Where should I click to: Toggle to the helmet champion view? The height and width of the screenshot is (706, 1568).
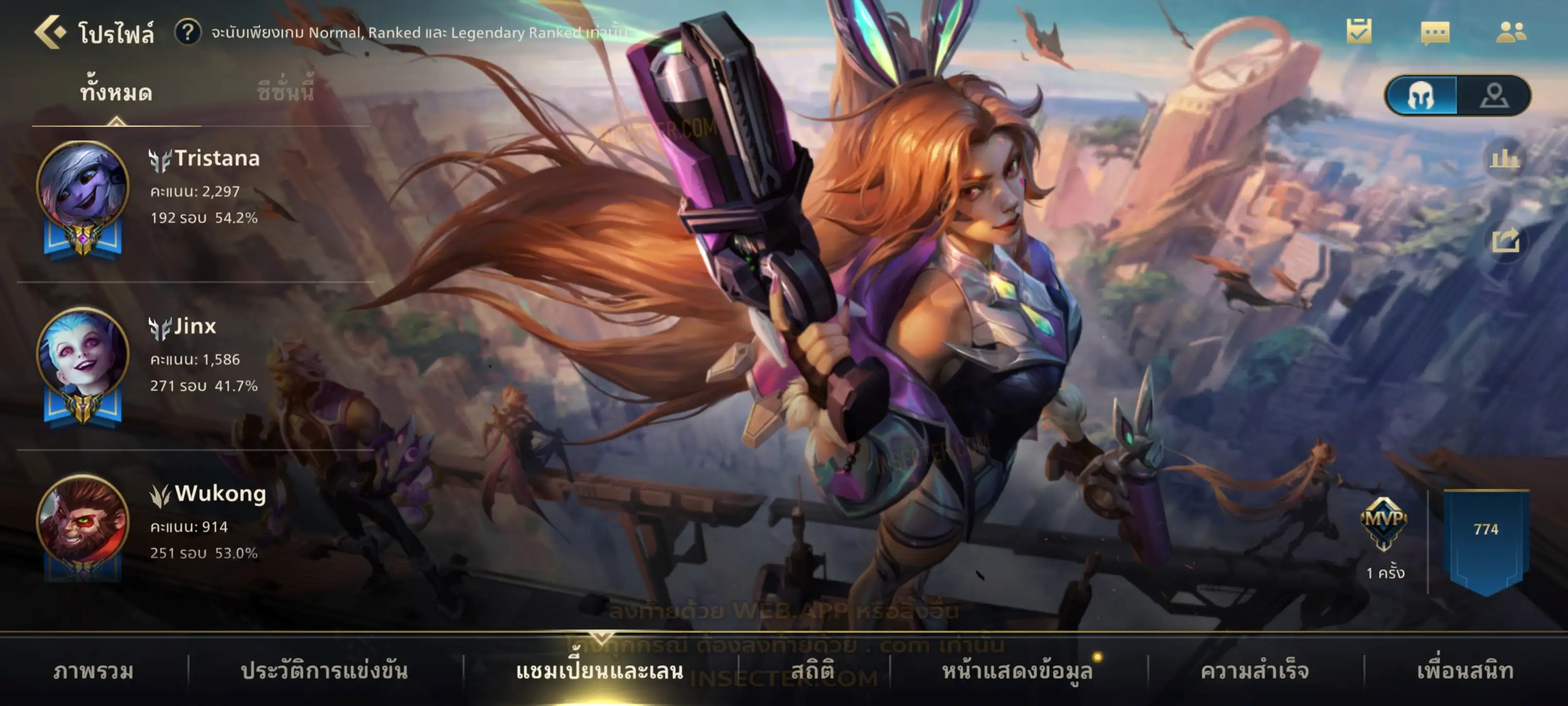pos(1422,96)
